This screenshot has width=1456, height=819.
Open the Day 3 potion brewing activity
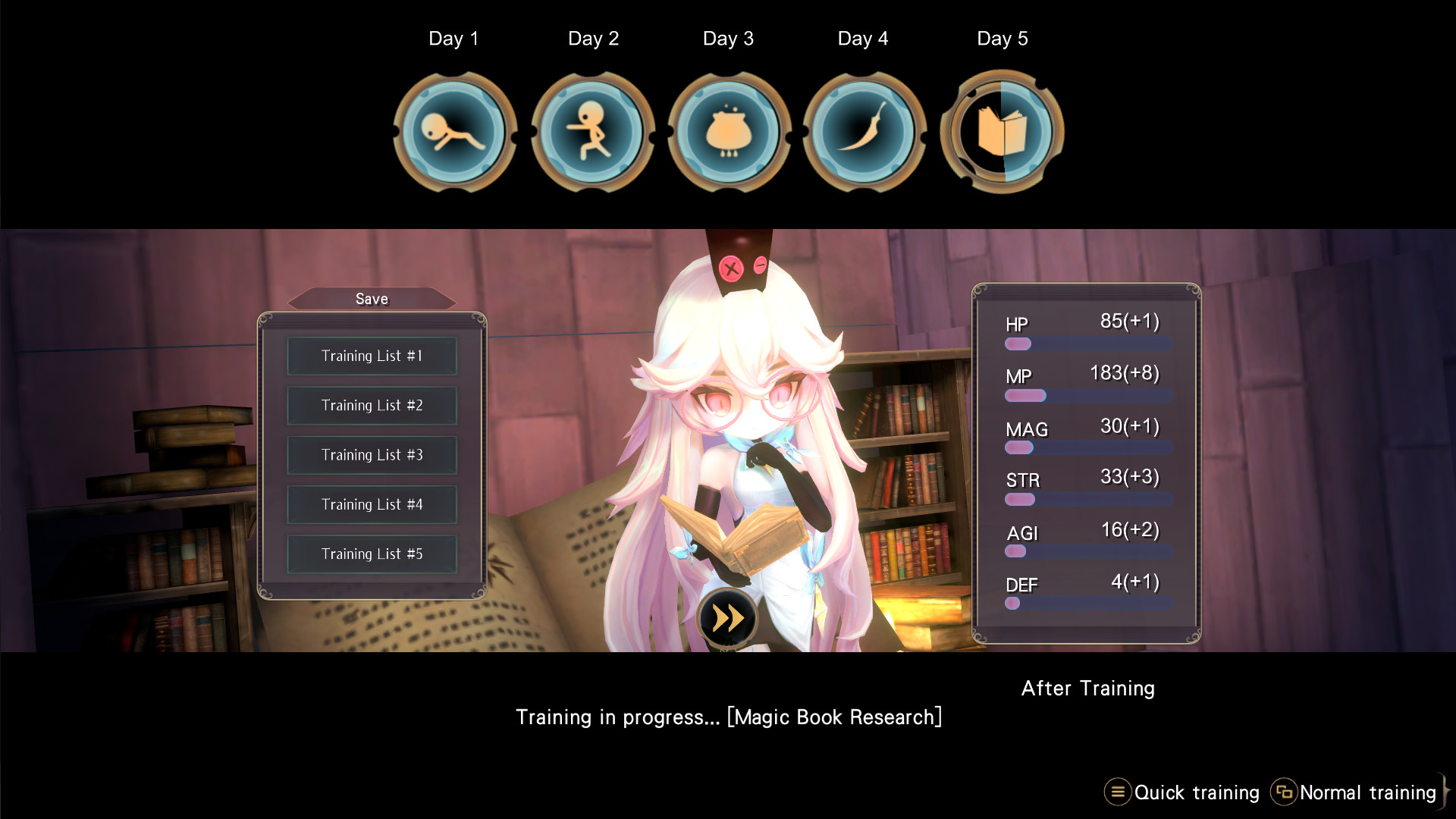(728, 132)
